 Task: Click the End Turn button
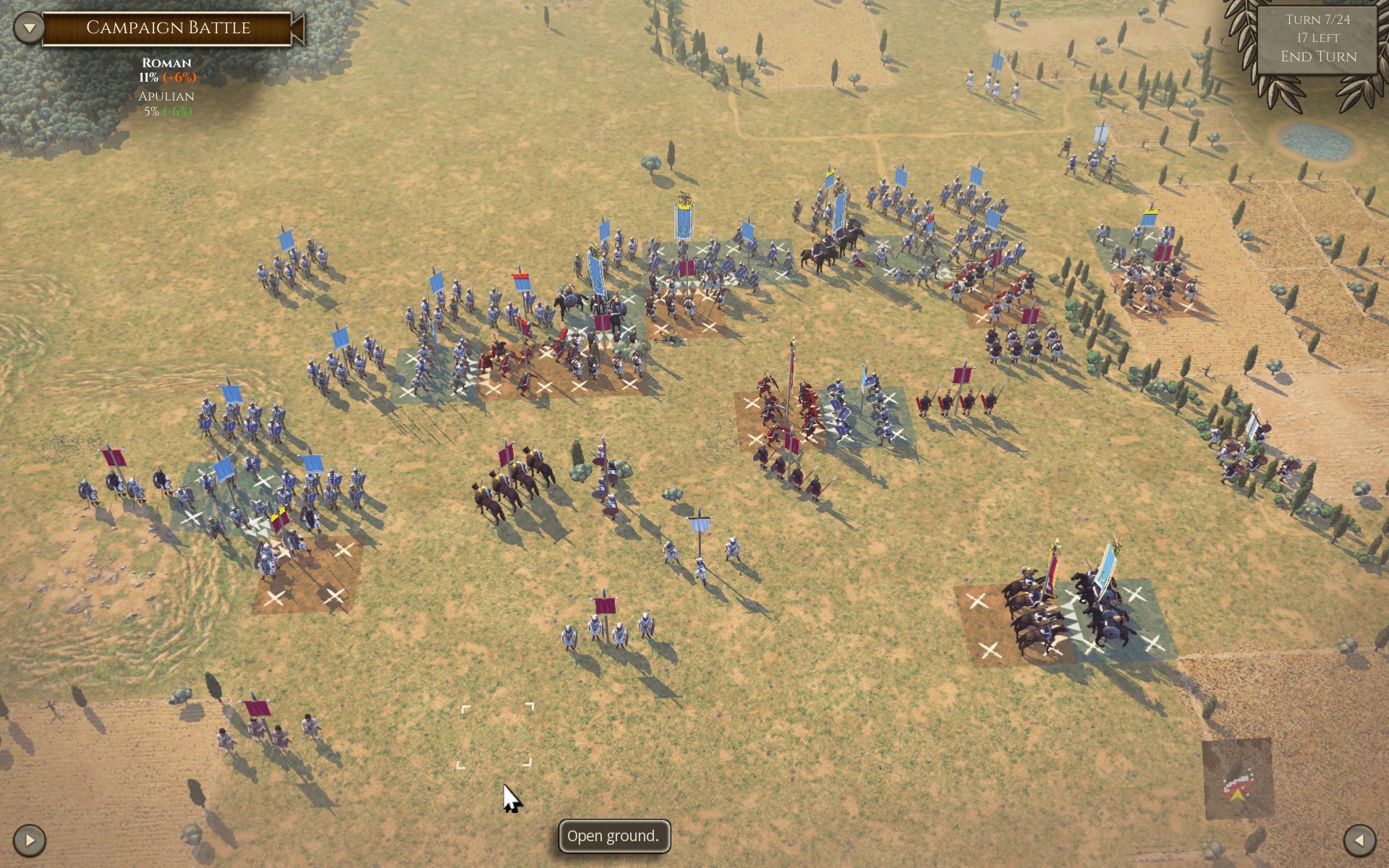pos(1317,56)
